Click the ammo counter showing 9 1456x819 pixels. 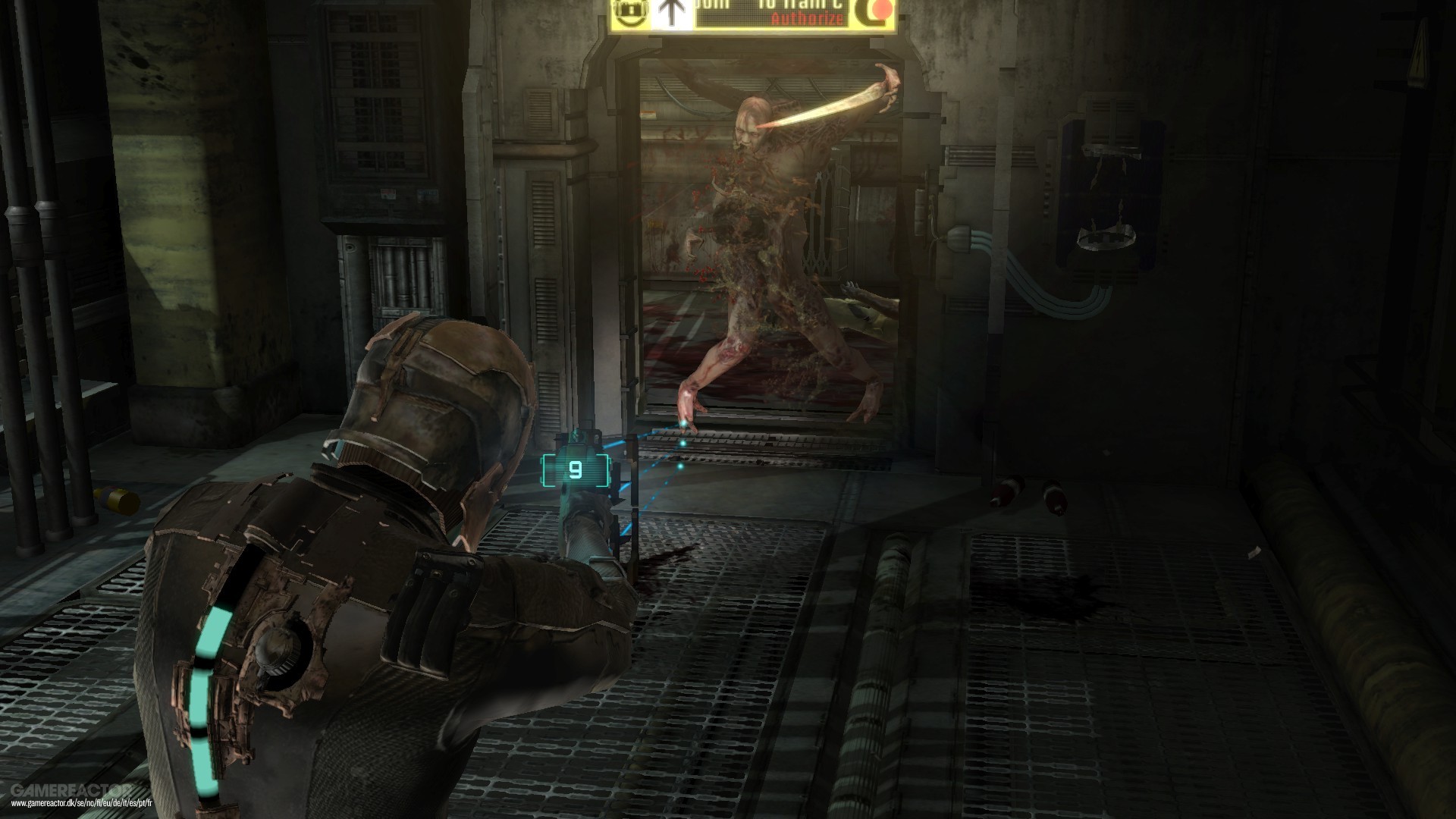[576, 472]
